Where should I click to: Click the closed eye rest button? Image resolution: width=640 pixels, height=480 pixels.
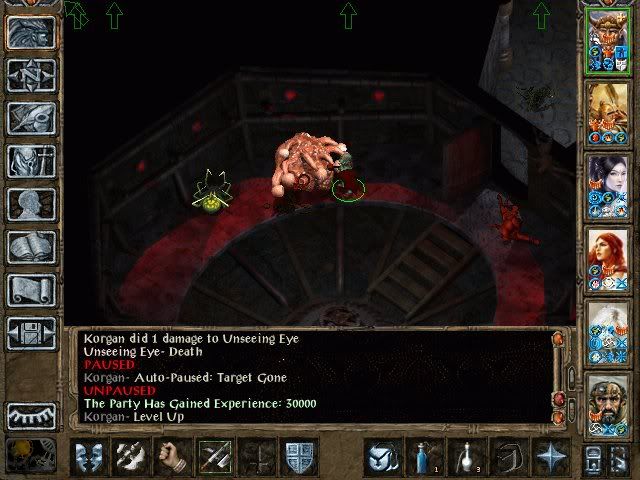(x=31, y=415)
